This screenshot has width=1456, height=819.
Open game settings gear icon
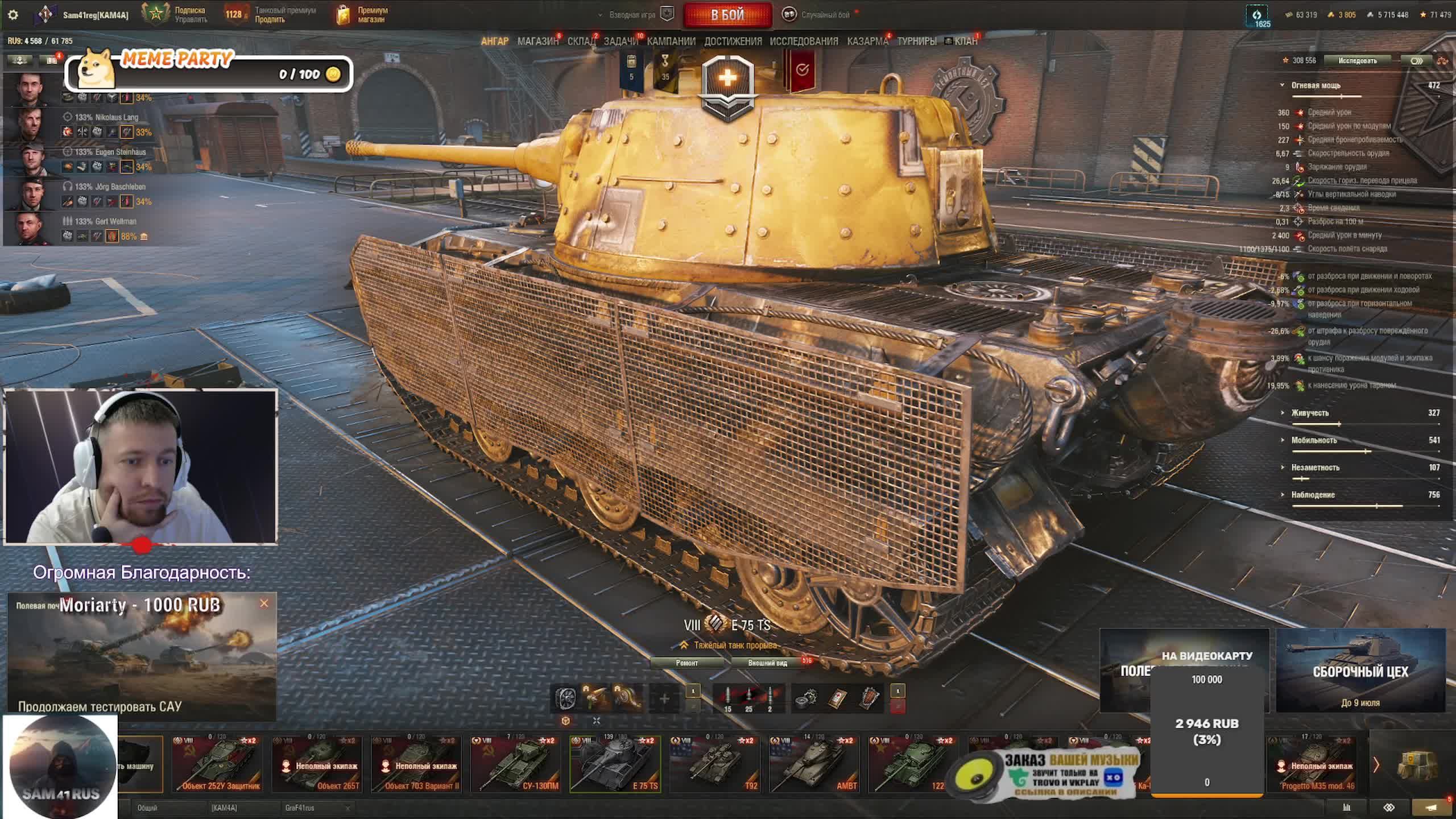click(13, 15)
